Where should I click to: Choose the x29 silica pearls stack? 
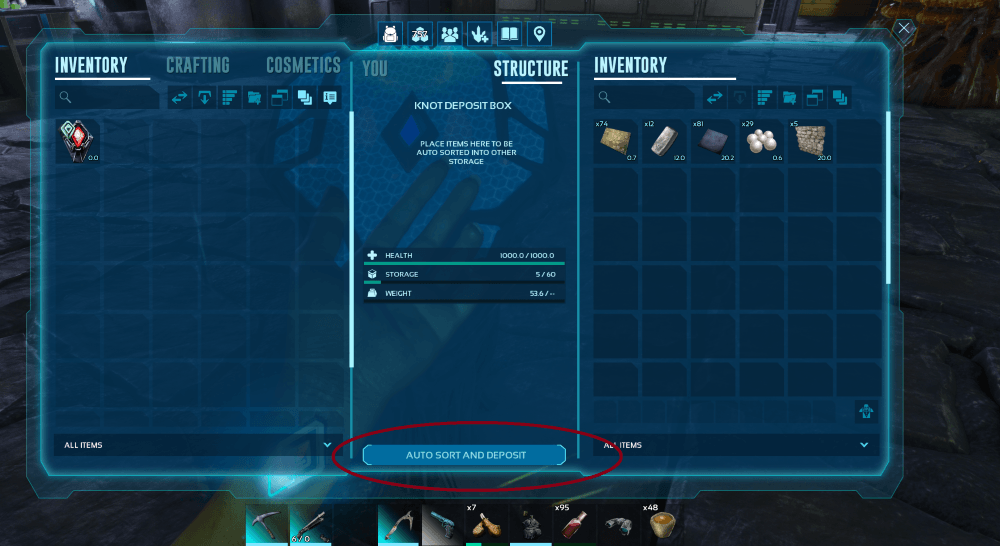click(x=762, y=142)
